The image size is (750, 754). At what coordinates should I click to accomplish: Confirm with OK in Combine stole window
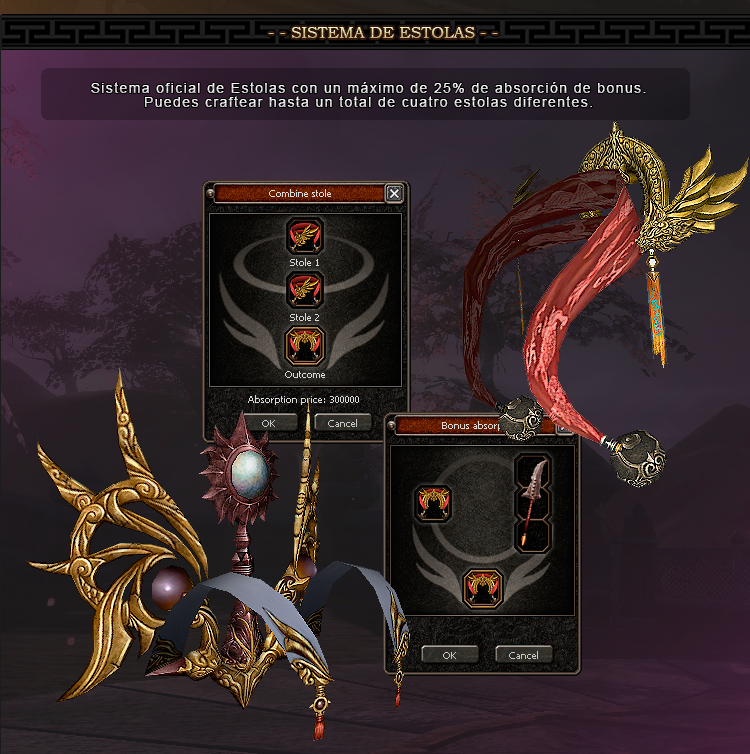pyautogui.click(x=267, y=423)
